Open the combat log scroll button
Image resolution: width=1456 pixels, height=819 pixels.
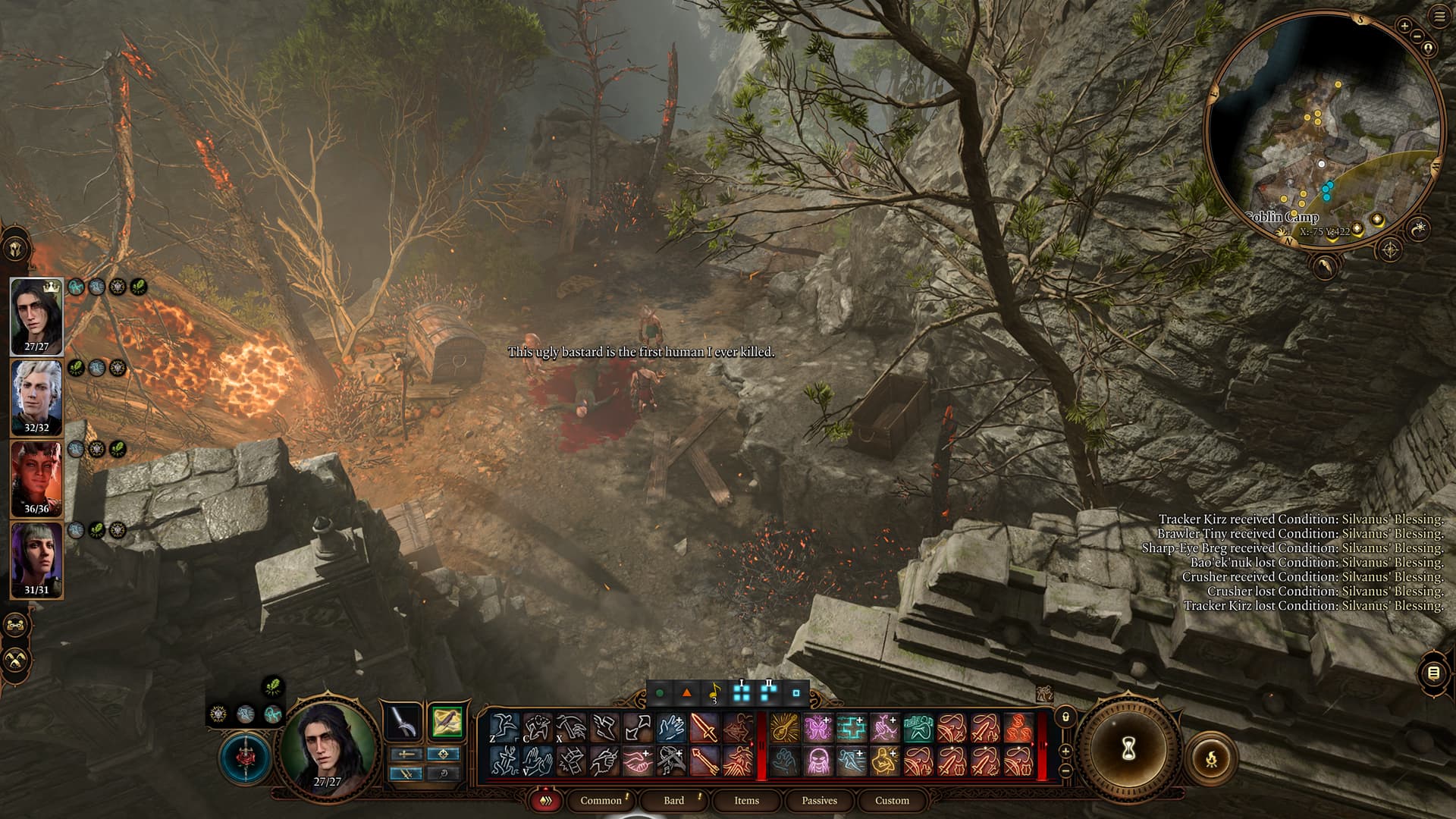tap(1433, 673)
